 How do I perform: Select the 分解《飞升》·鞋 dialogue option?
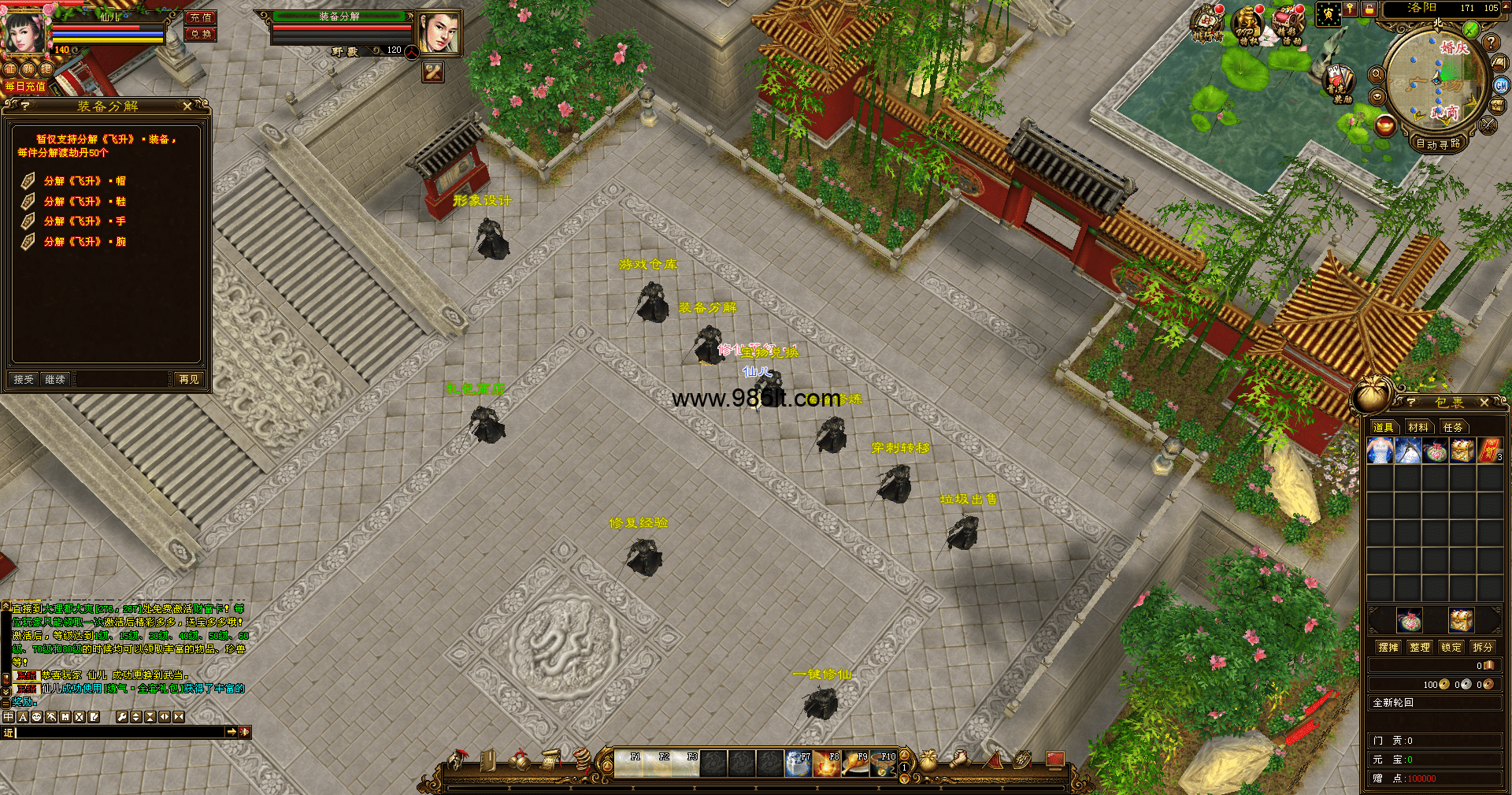(84, 202)
